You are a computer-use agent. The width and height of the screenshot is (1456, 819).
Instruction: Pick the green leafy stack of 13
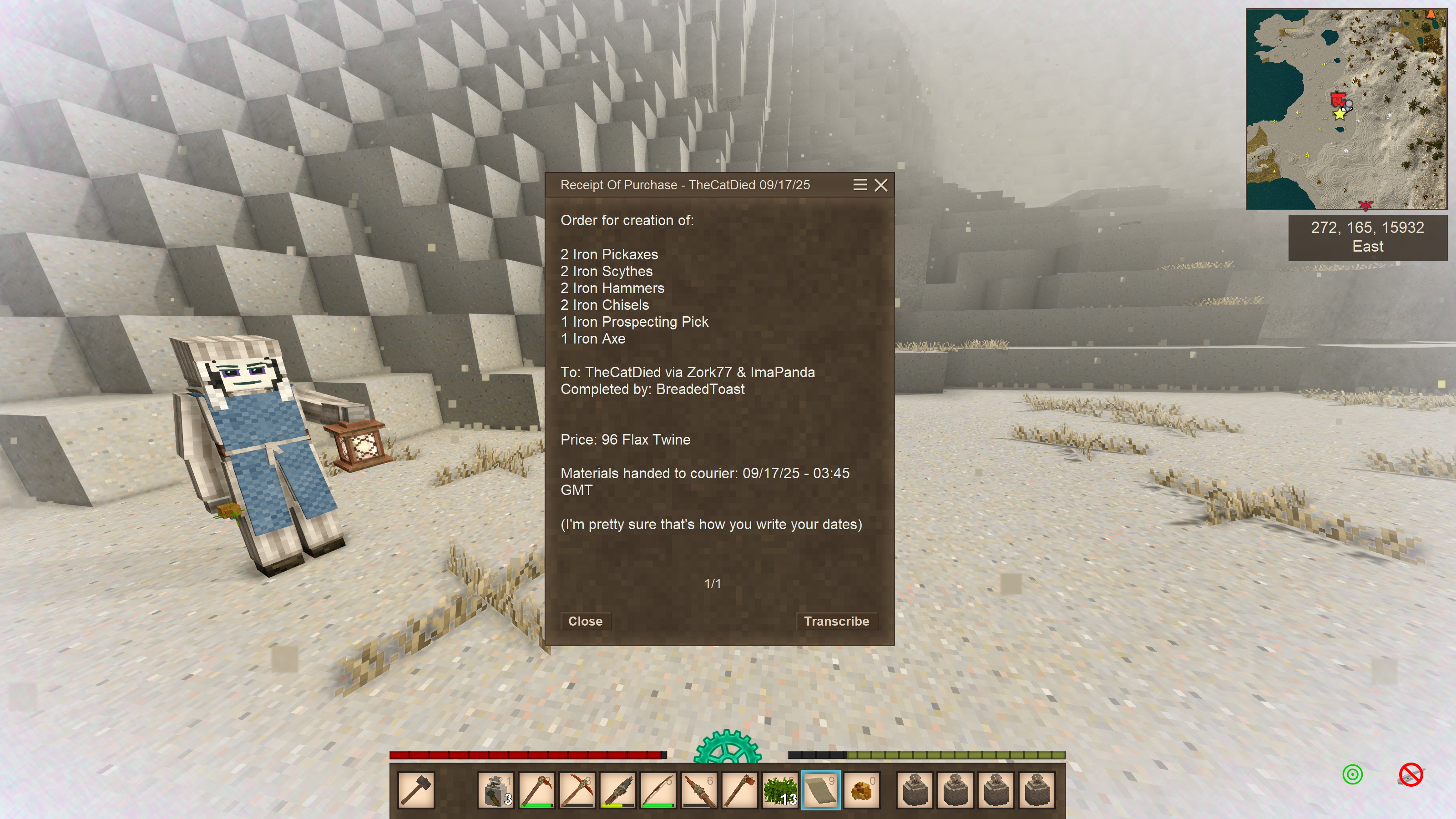pyautogui.click(x=781, y=789)
